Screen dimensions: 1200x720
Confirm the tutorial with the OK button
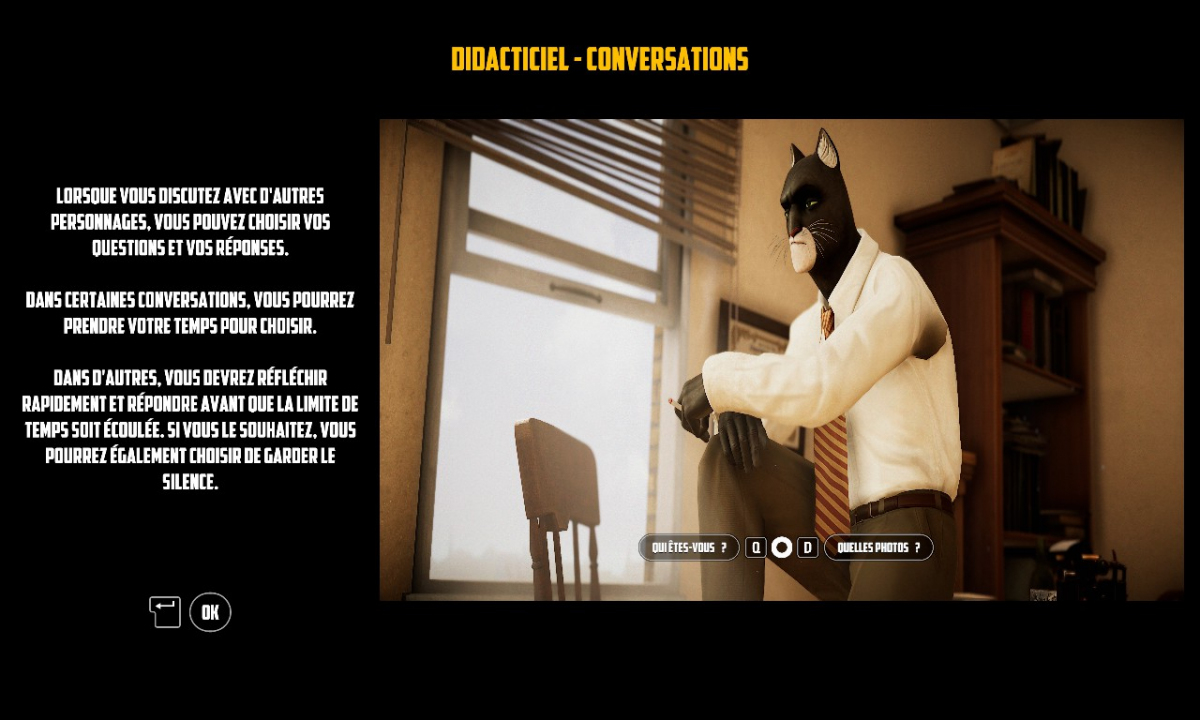tap(210, 612)
